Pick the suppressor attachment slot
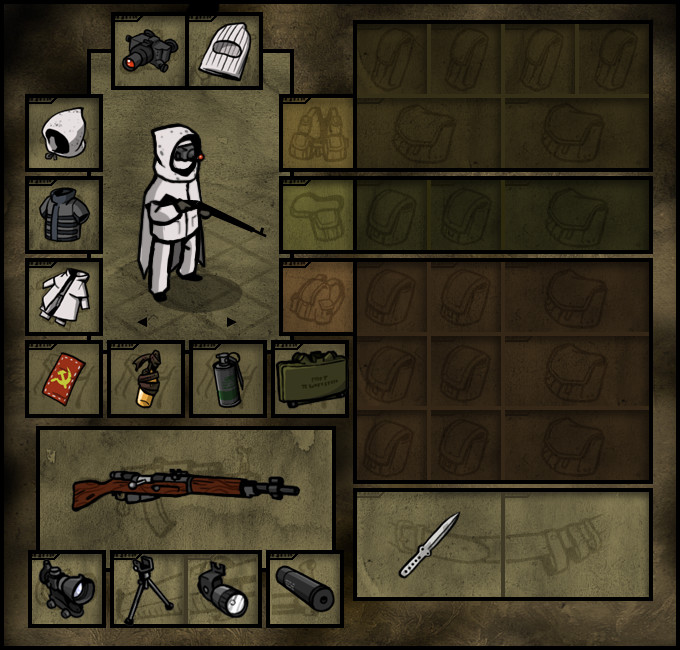Screen dimensions: 680x650 click(304, 589)
